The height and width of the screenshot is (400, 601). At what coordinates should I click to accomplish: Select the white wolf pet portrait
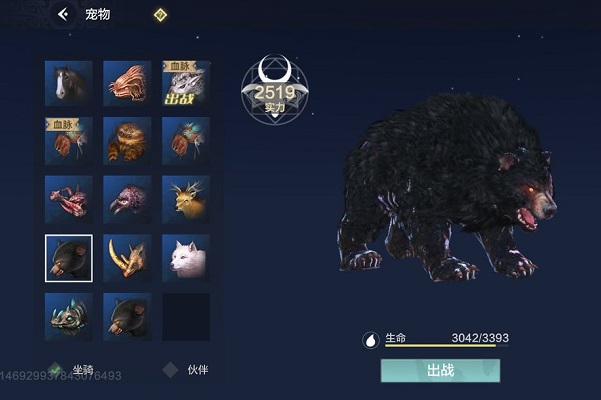pyautogui.click(x=185, y=258)
